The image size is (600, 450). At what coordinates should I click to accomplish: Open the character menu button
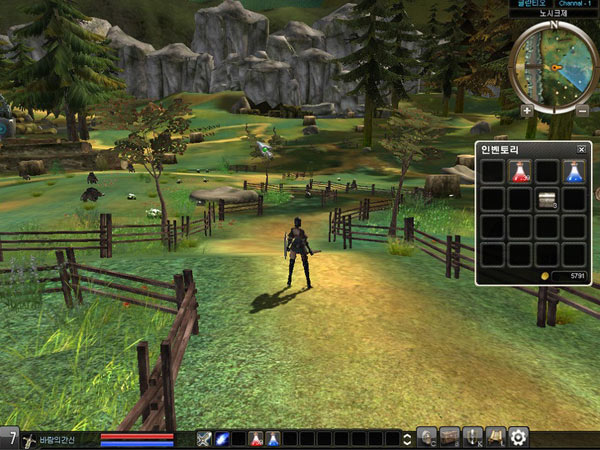(428, 437)
